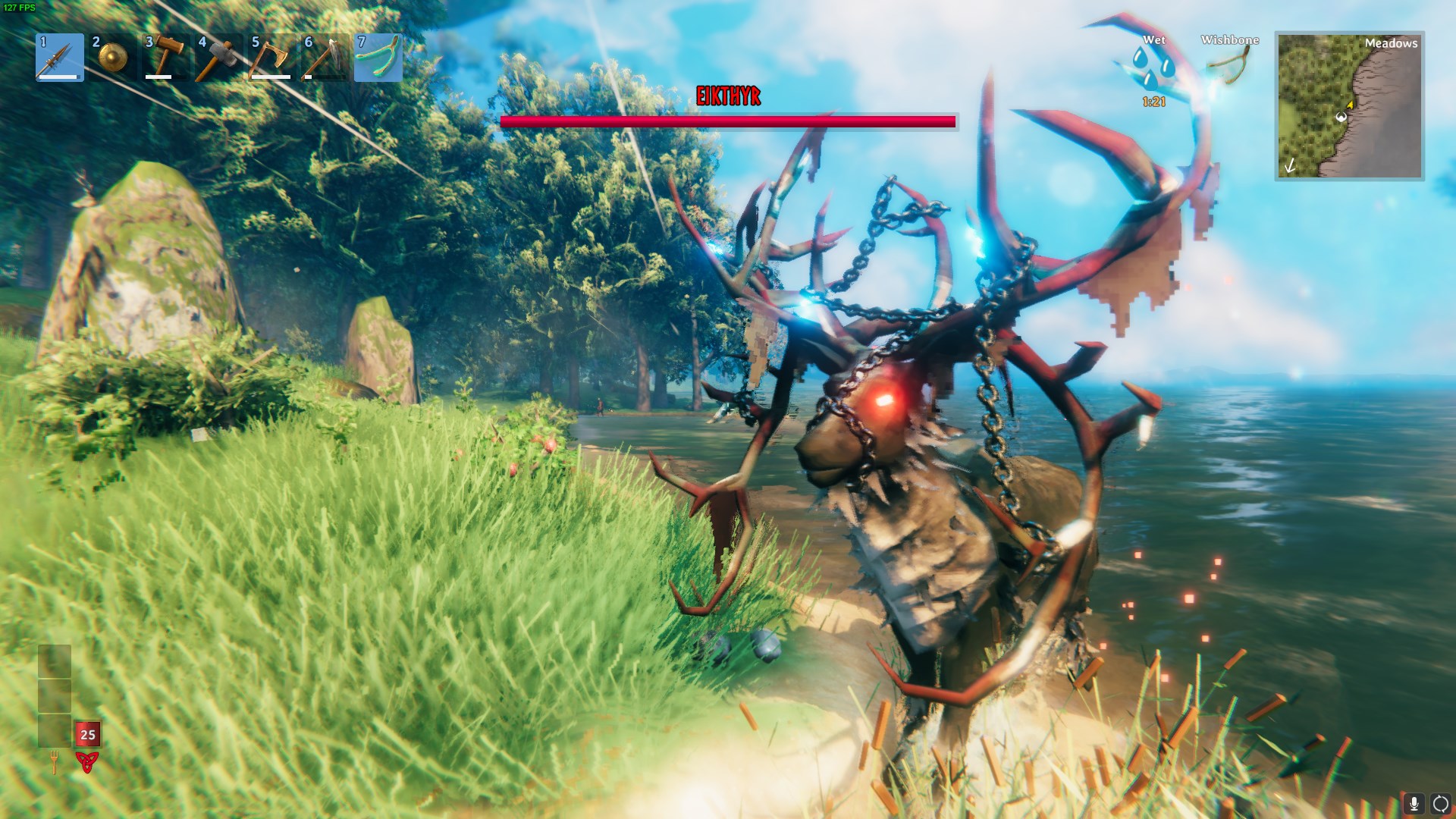Choose the wooden building hammer slot
This screenshot has height=819, width=1456.
165,57
